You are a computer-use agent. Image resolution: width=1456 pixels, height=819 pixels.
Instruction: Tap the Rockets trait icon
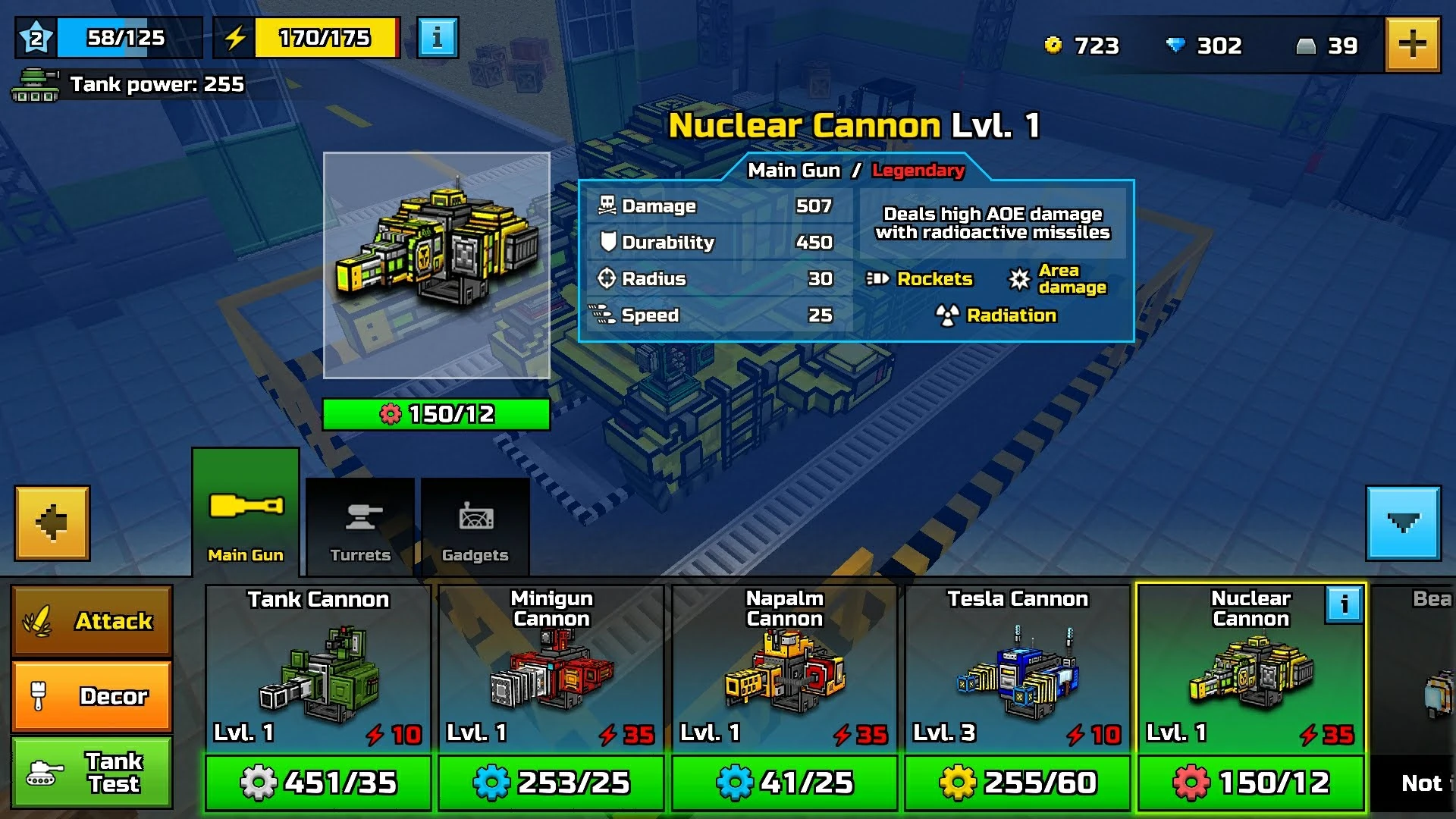[878, 279]
